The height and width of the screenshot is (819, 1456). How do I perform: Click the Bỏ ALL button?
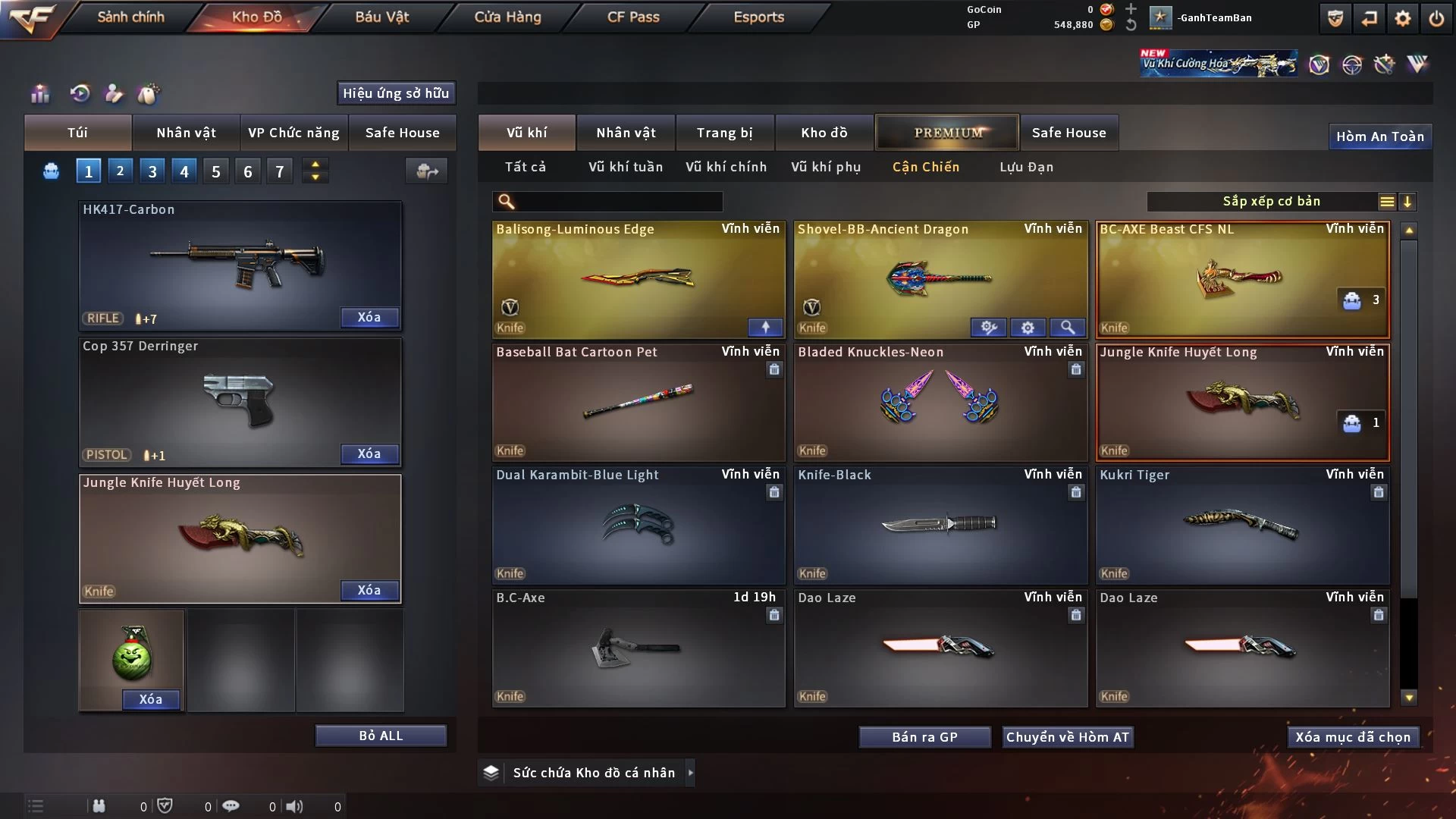click(381, 736)
